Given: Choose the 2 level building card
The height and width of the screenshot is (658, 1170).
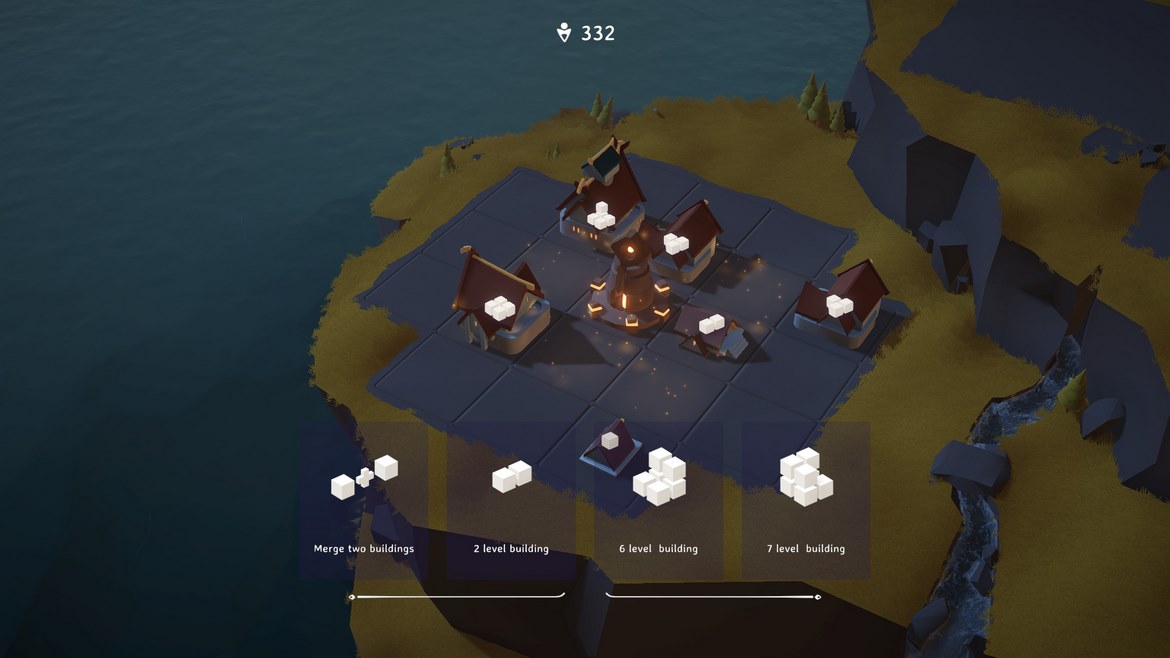Looking at the screenshot, I should click(511, 500).
